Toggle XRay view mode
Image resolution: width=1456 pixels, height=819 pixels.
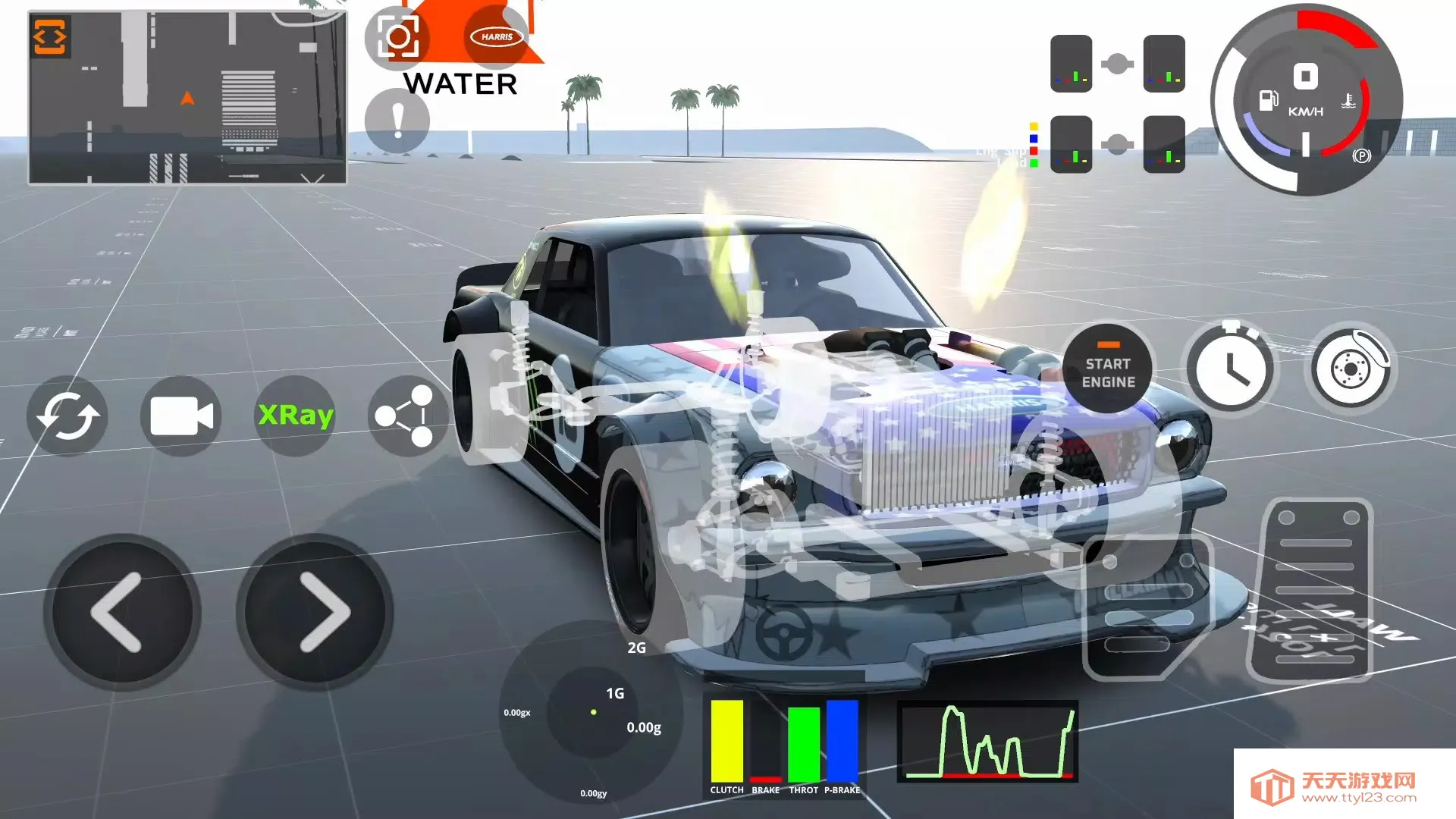click(x=295, y=416)
